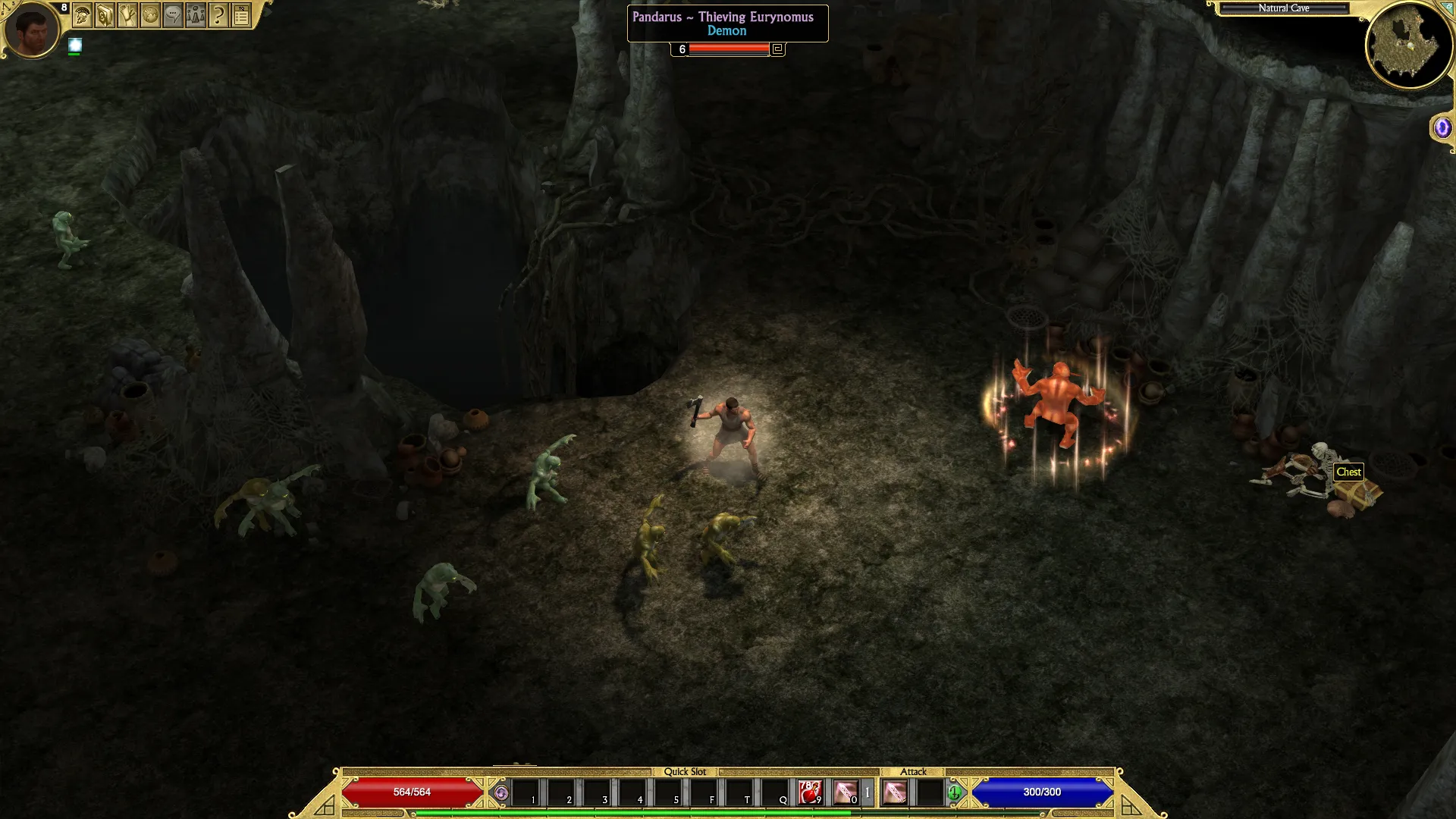Open the TQ menu list icon
This screenshot has width=1456, height=819.
click(241, 15)
